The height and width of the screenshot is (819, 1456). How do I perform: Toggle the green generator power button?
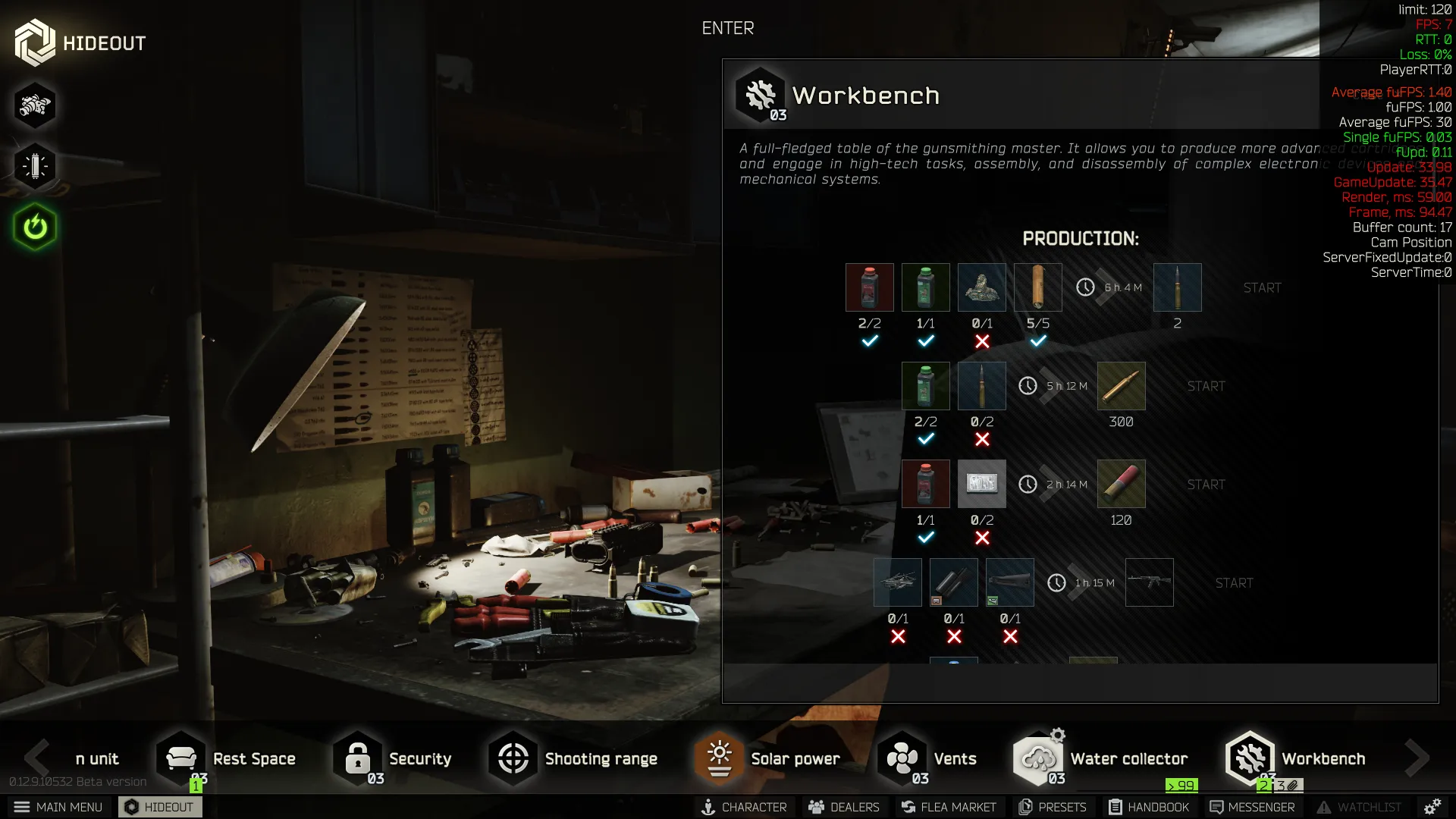pos(35,227)
